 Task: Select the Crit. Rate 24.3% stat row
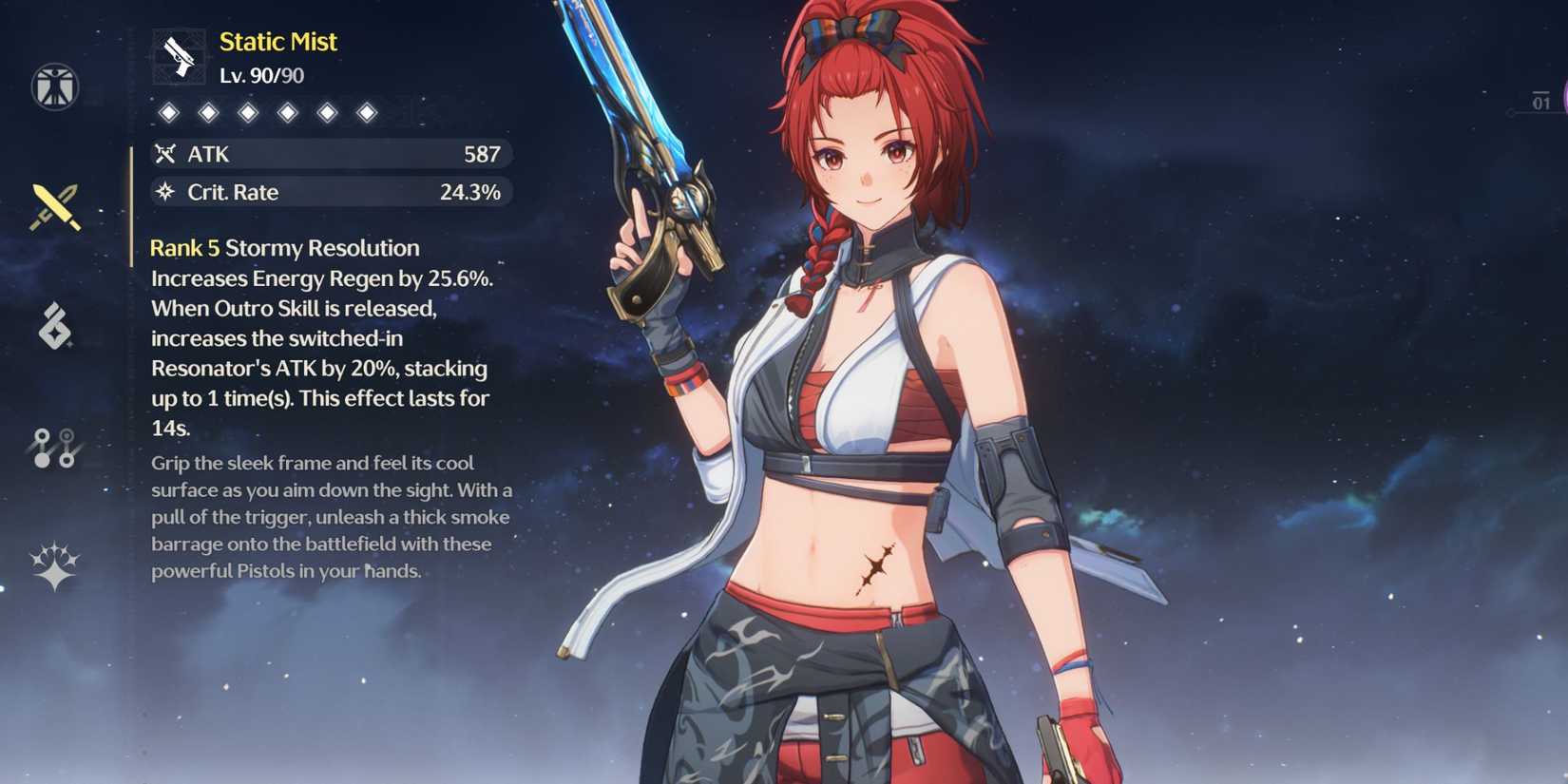click(331, 192)
